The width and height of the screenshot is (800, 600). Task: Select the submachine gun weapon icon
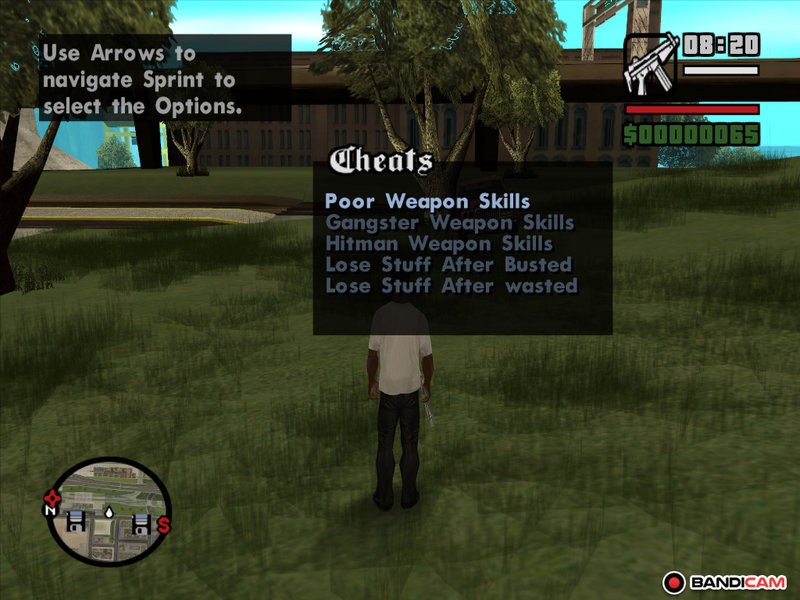click(x=650, y=64)
